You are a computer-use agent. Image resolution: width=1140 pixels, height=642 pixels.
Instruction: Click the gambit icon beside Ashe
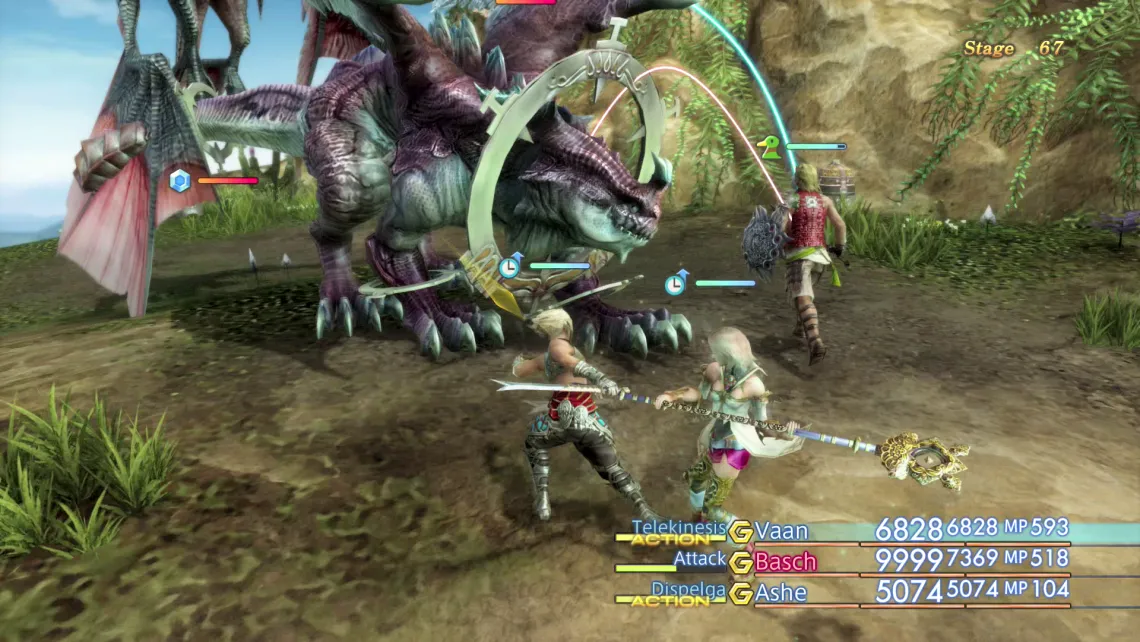(740, 593)
